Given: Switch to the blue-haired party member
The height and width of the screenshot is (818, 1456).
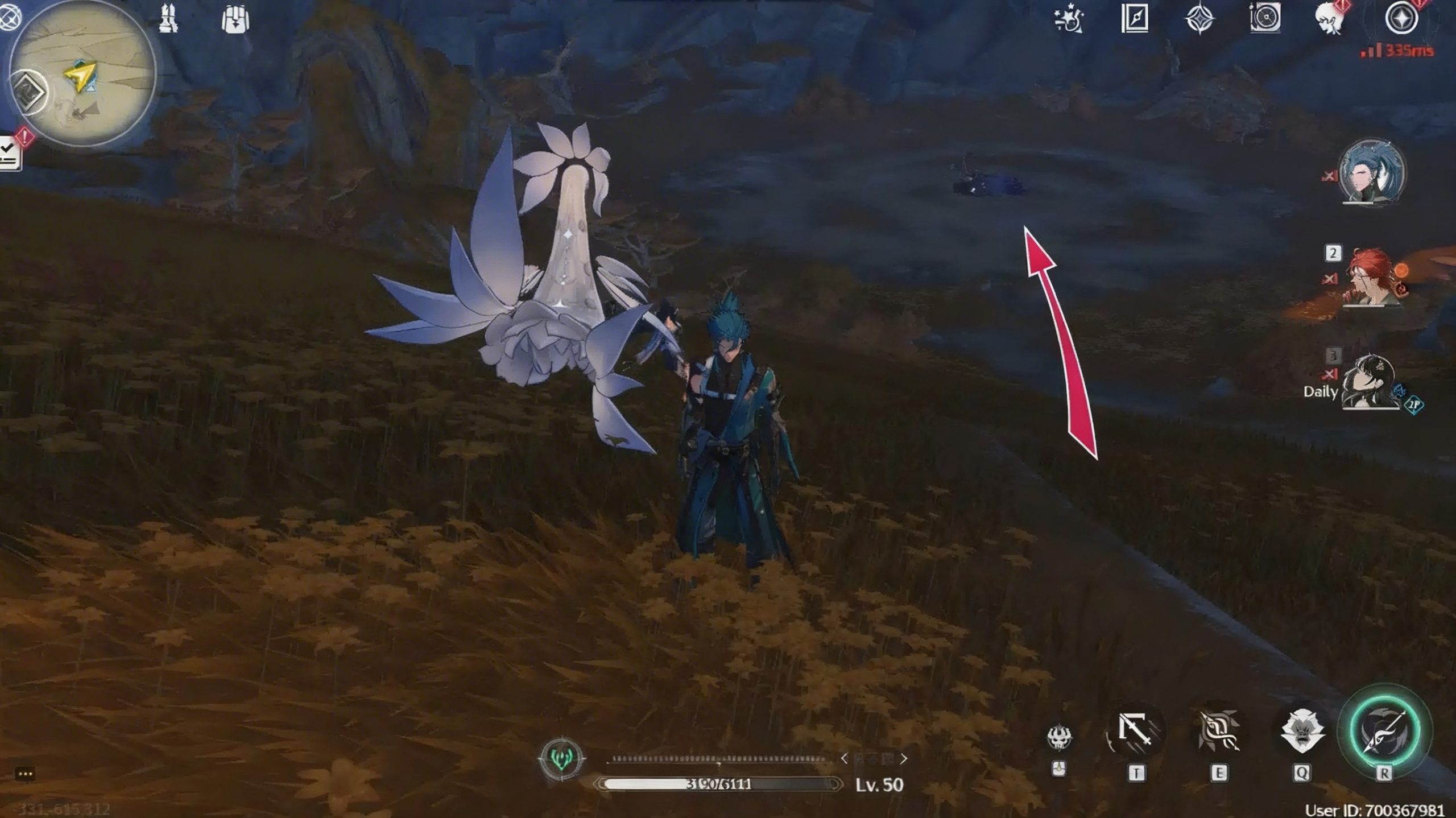Looking at the screenshot, I should [x=1371, y=172].
